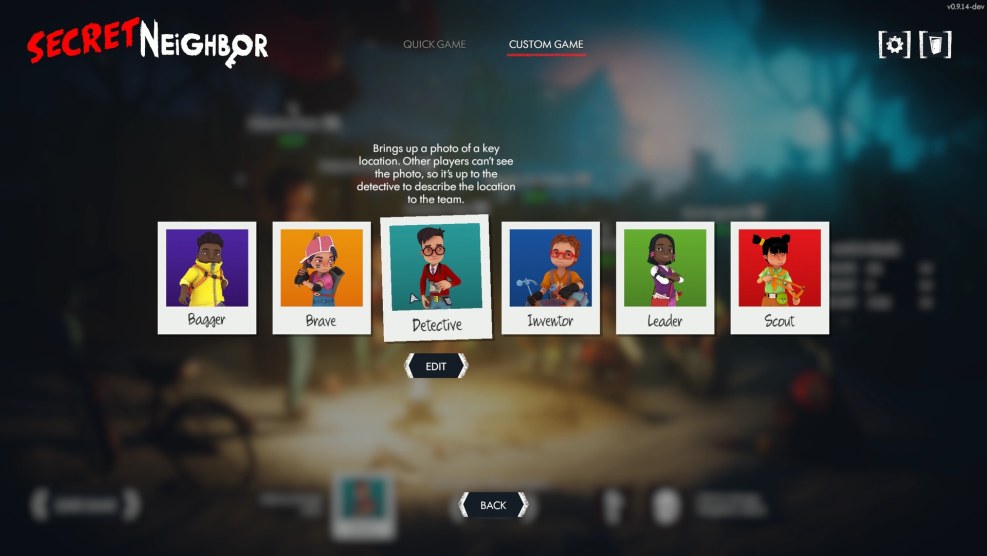Select the Bagger character card

coord(207,277)
